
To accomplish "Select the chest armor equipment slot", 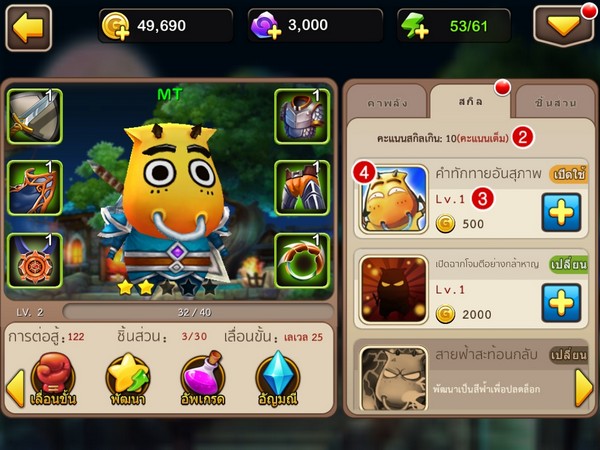I will click(302, 116).
